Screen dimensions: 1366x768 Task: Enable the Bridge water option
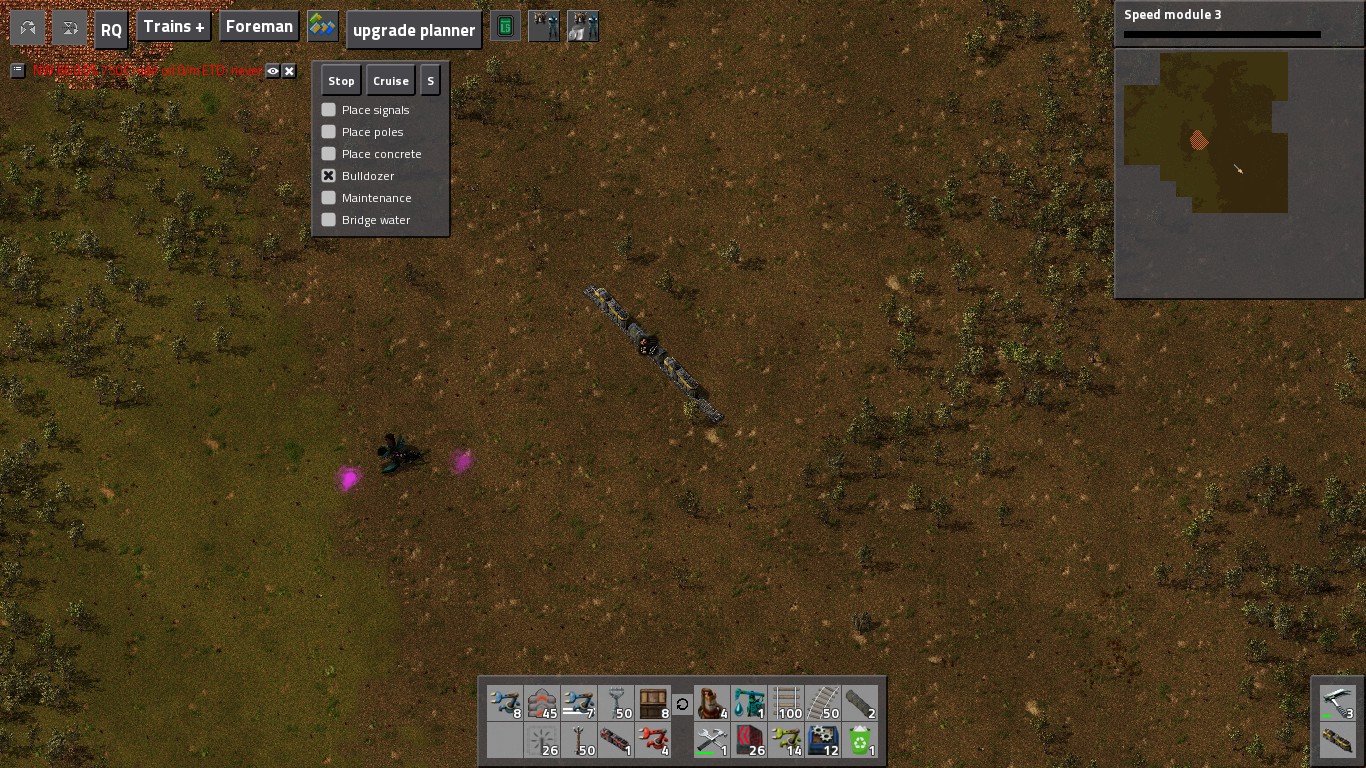tap(329, 220)
